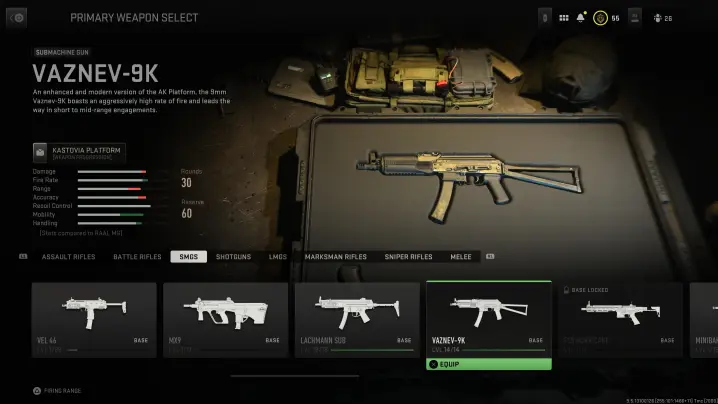718x404 pixels.
Task: Equip the Vaznev-9K
Action: coord(489,364)
